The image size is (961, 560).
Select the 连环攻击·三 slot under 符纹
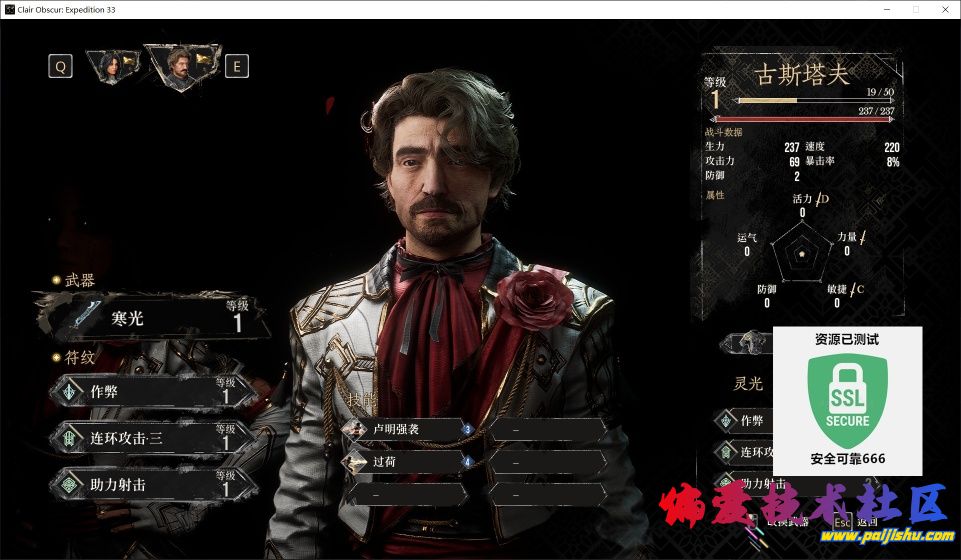(150, 438)
